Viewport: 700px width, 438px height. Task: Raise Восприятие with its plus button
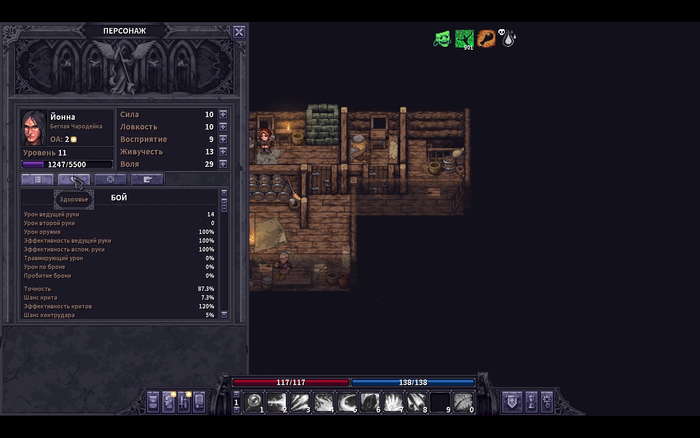pos(223,139)
